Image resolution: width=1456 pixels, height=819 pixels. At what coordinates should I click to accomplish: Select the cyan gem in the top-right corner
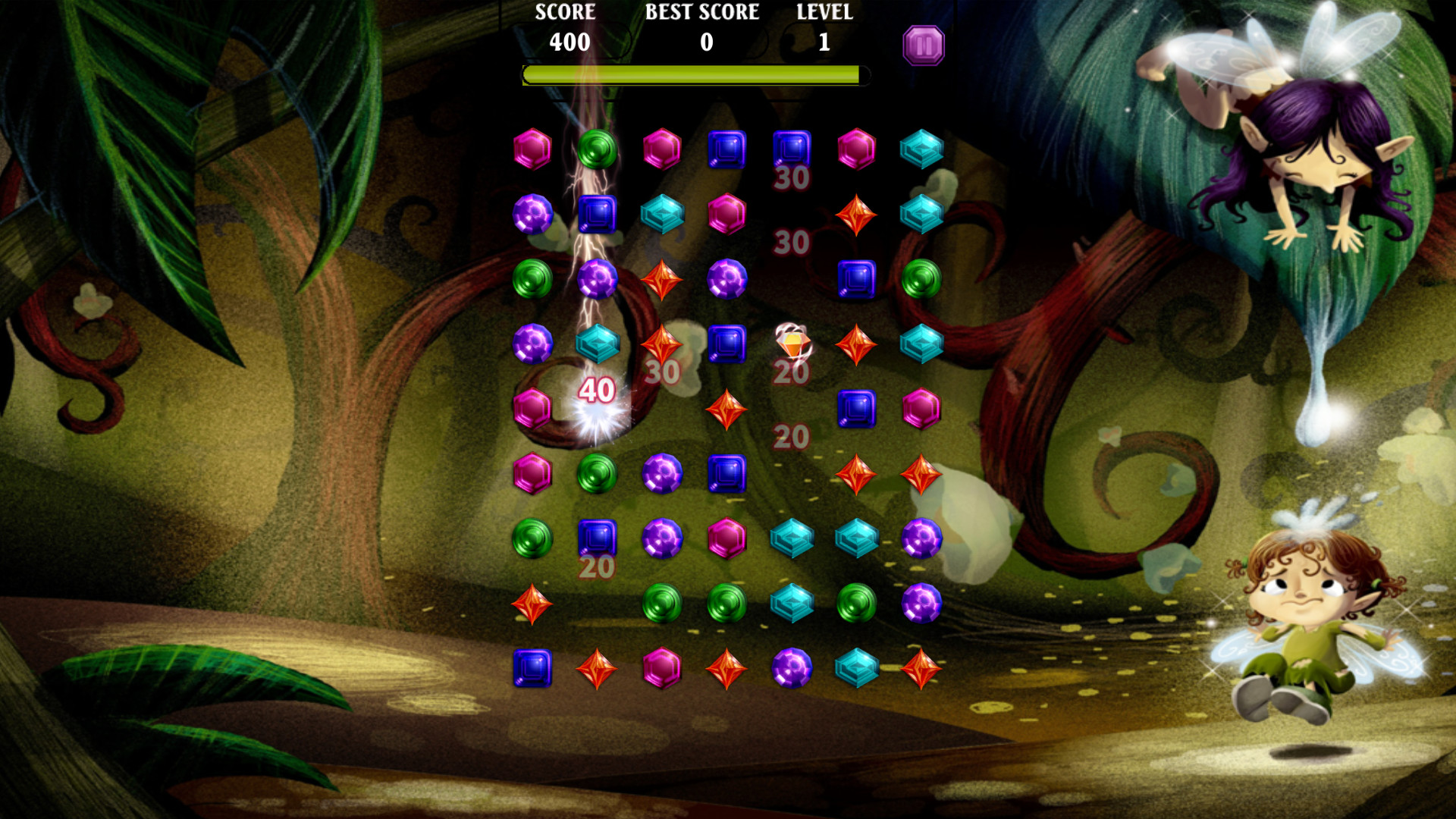920,150
